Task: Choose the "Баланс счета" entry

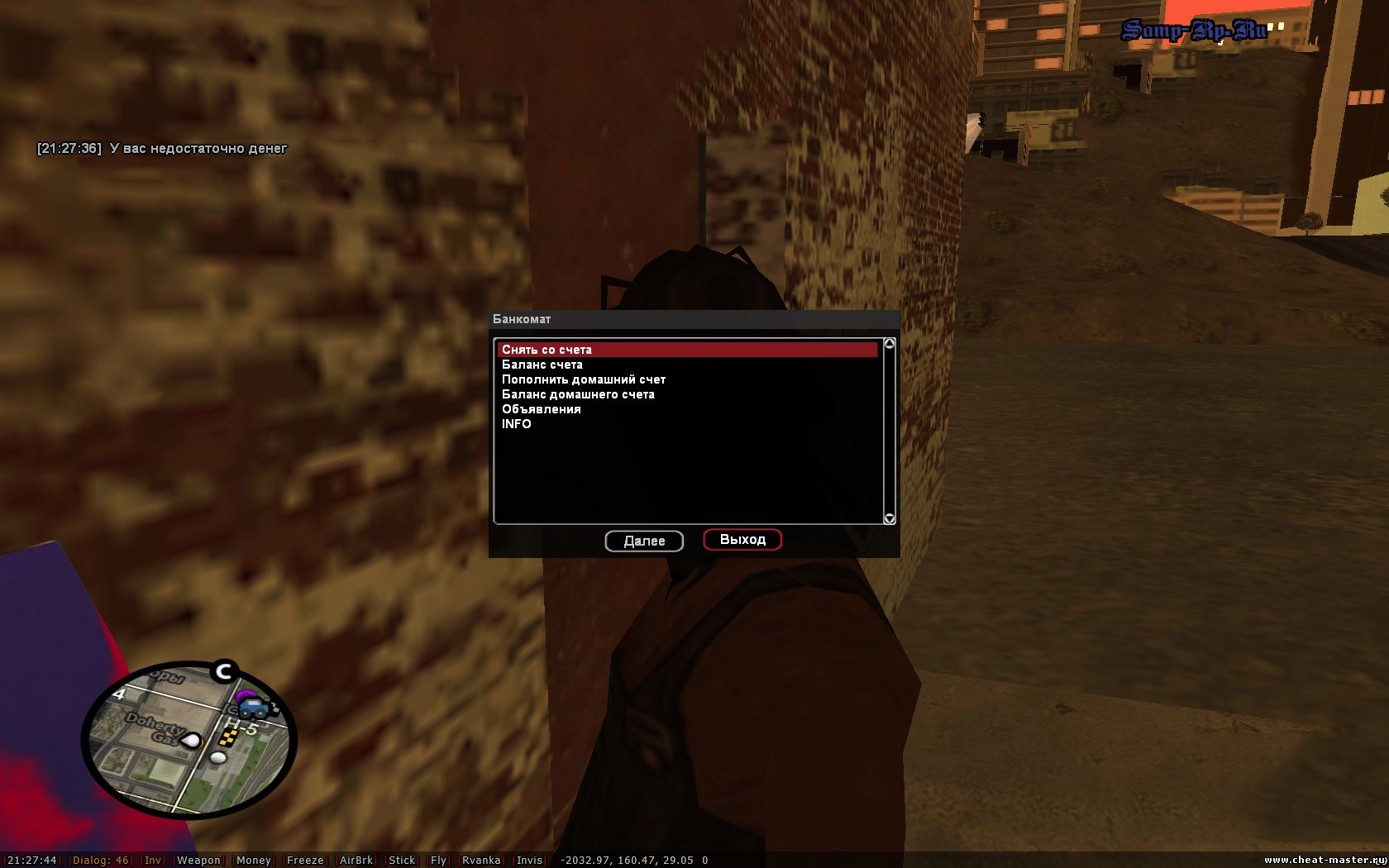Action: tap(542, 365)
